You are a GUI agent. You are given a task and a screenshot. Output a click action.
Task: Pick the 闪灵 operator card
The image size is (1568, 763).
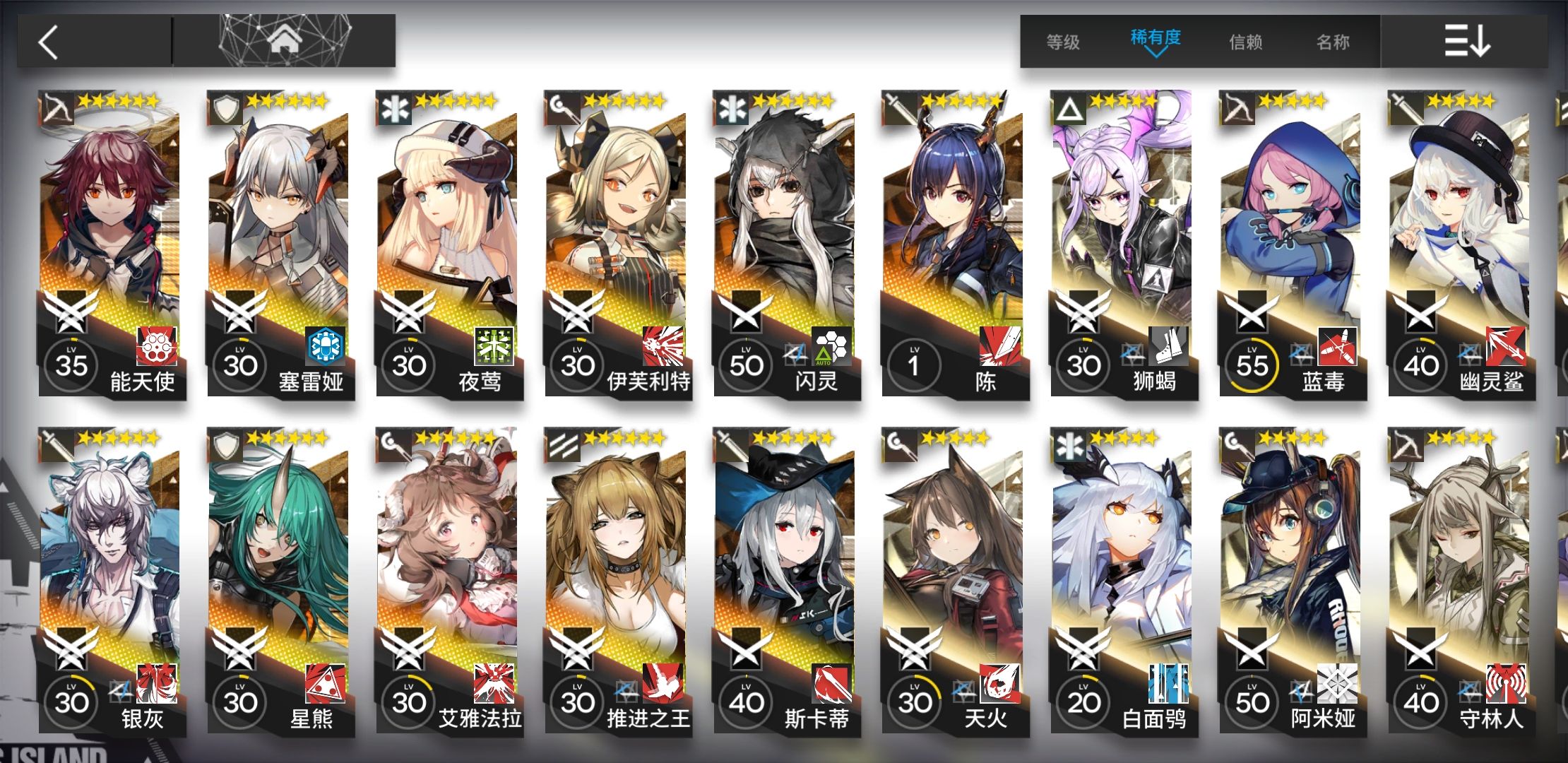pos(786,240)
